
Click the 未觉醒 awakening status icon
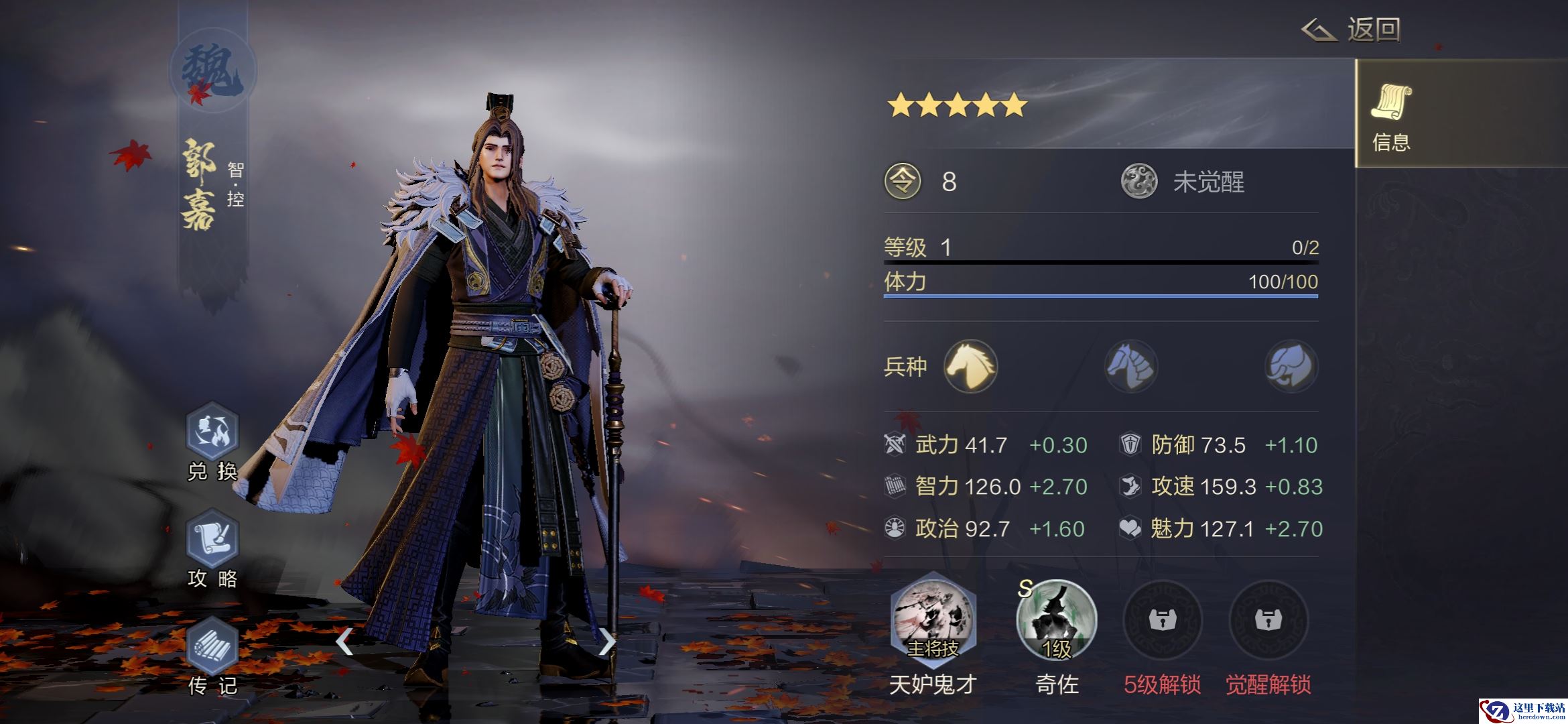coord(1139,182)
